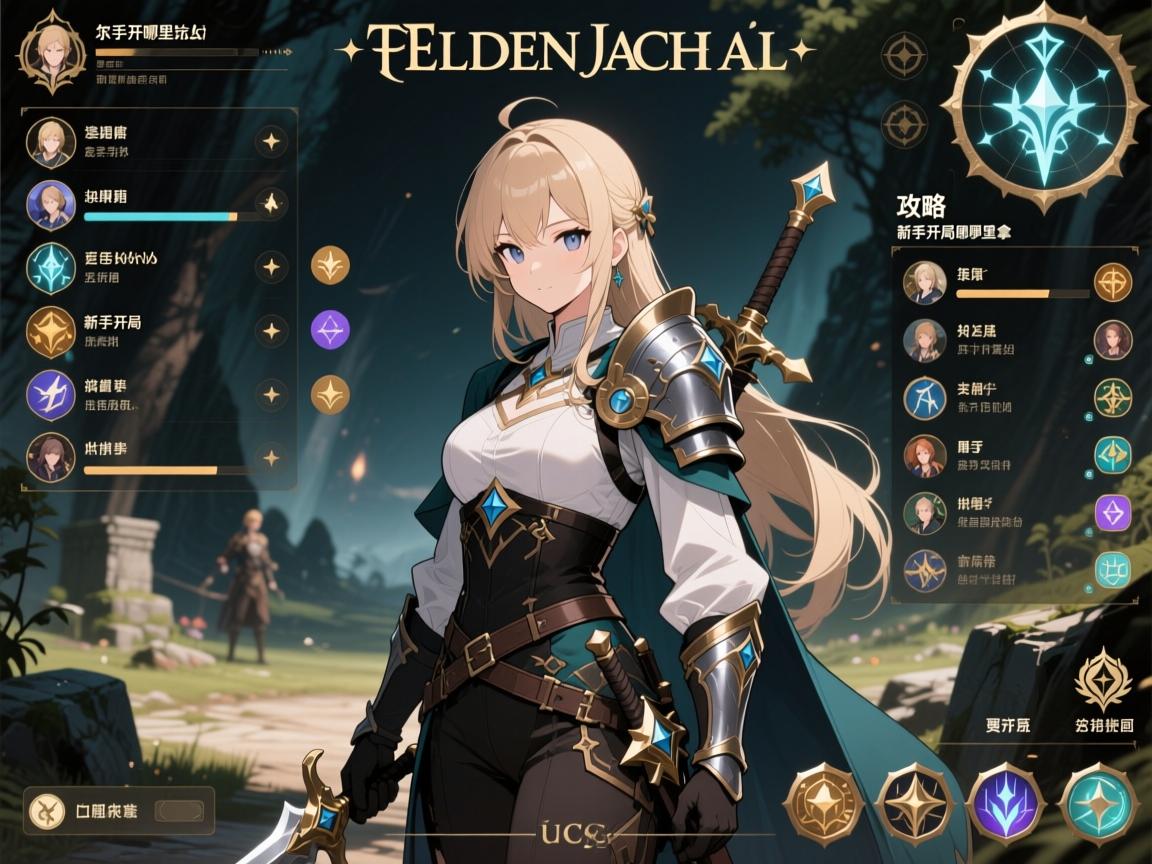The image size is (1152, 864).
Task: Click the purple square gem icon in right list
Action: [x=1112, y=512]
